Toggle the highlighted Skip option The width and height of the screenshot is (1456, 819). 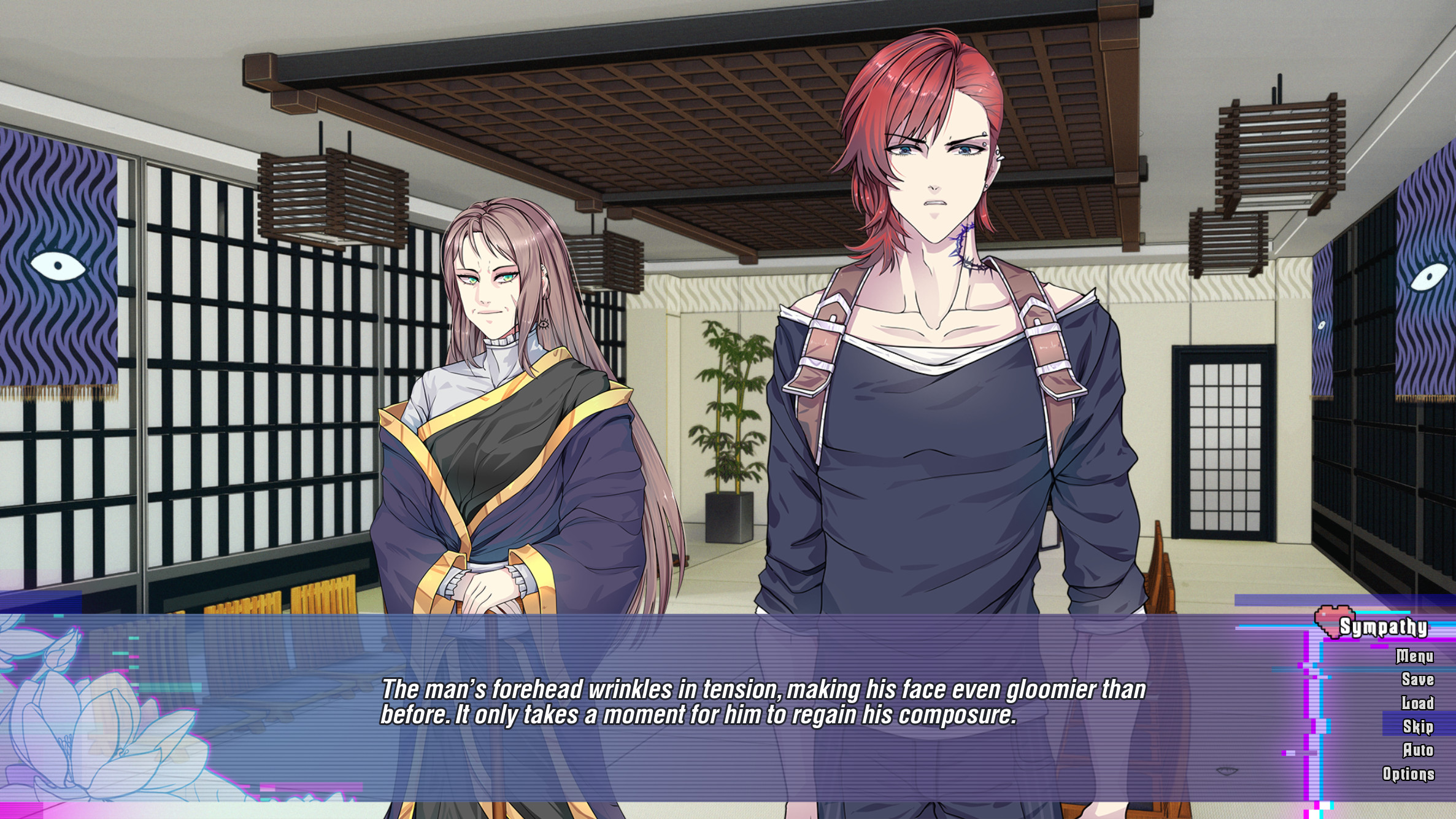click(x=1417, y=725)
